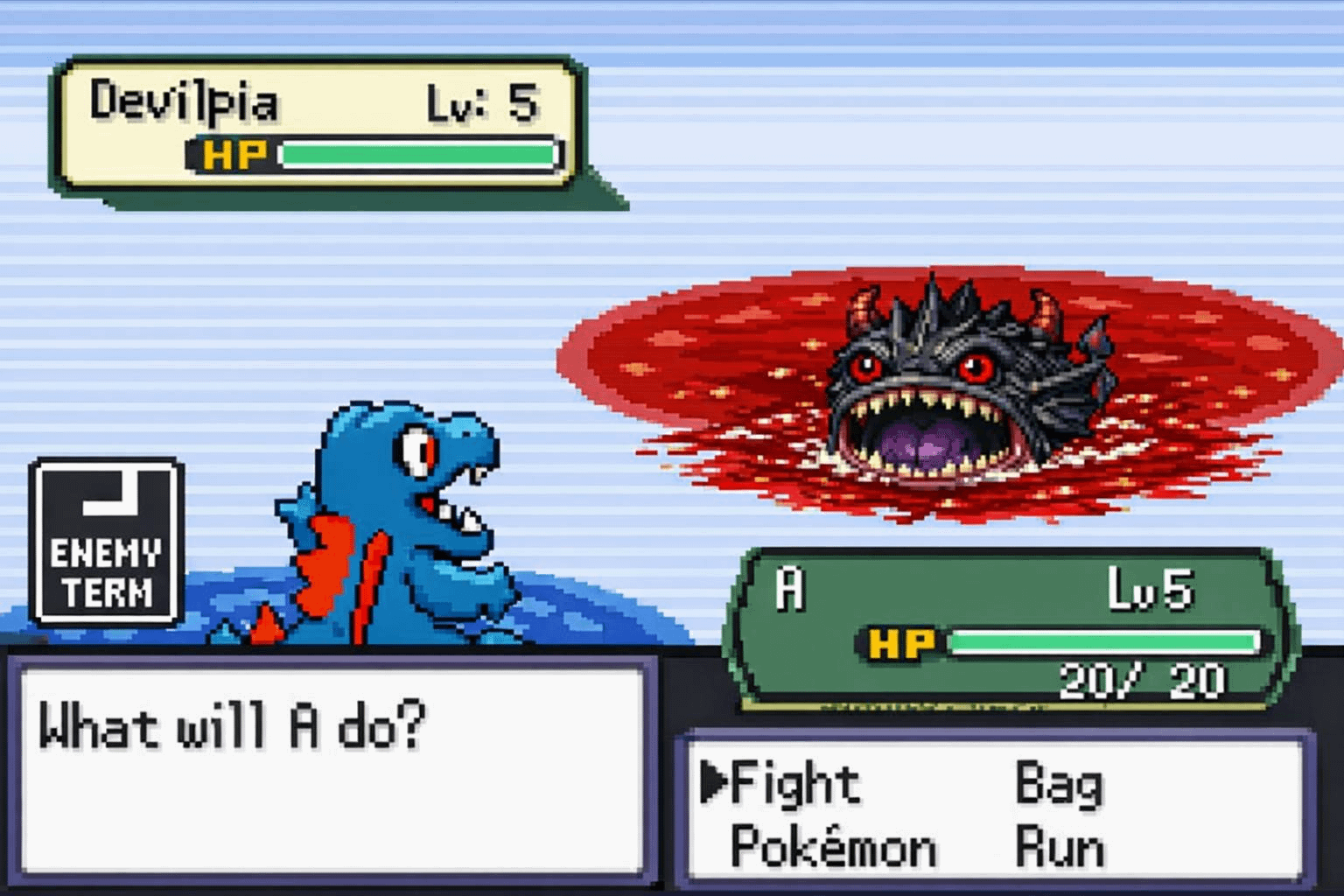Click the Enemy Term icon
The image size is (1344, 896).
[x=106, y=542]
